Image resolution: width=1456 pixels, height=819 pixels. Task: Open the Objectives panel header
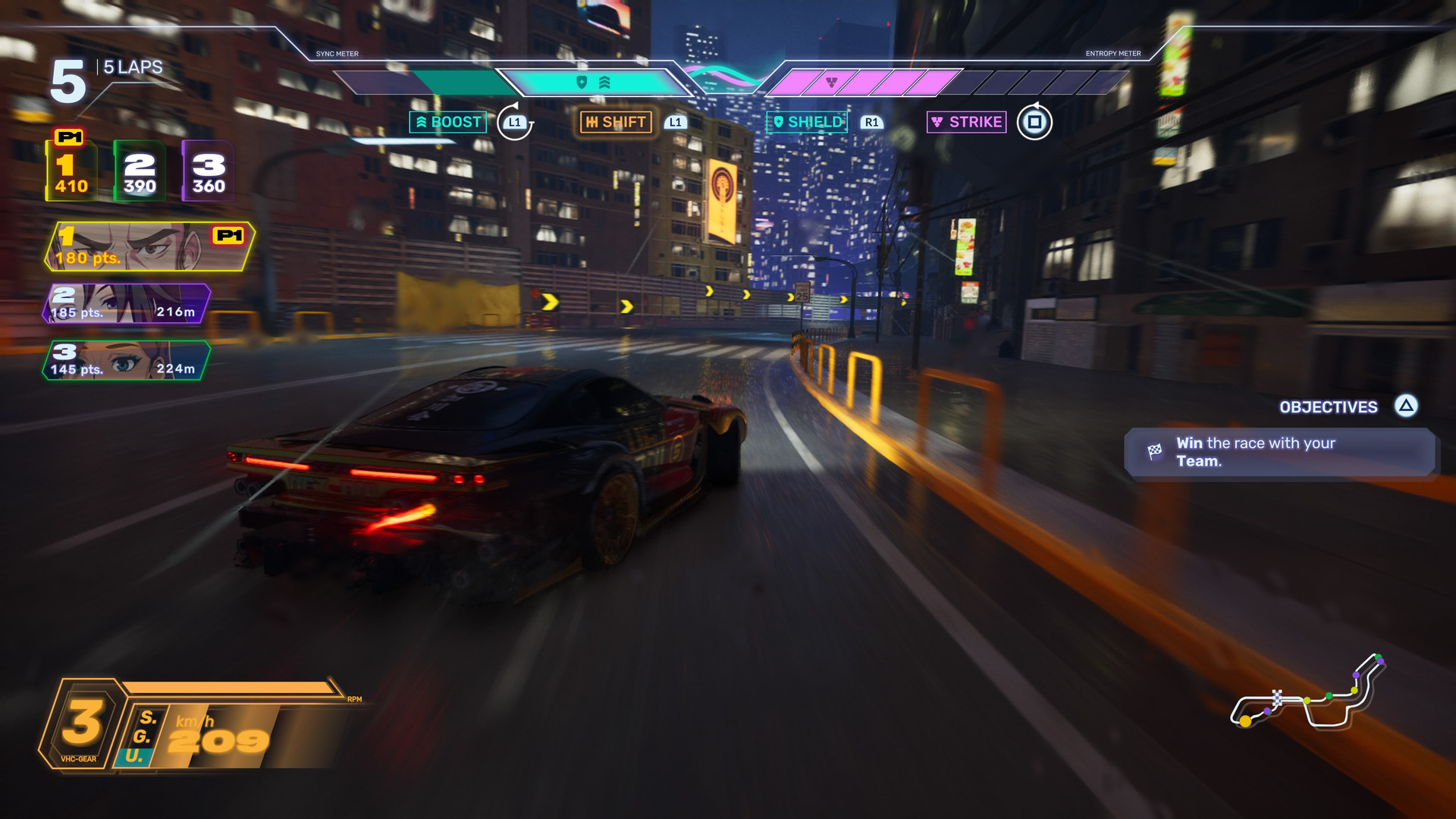click(x=1329, y=407)
